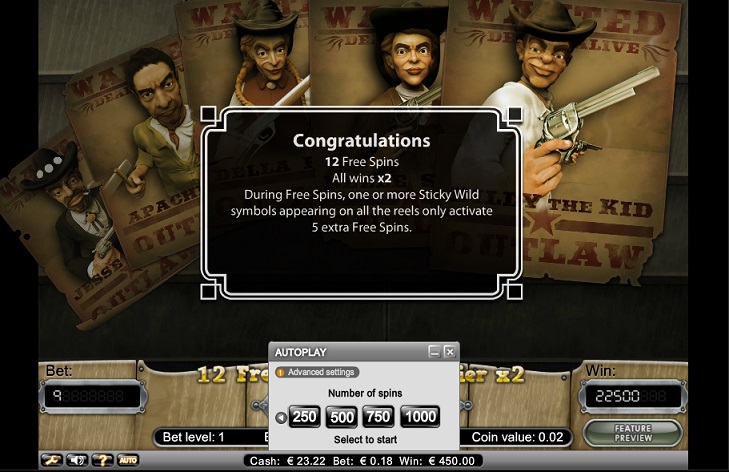
Task: Pick the 1000 spins option
Action: pos(420,417)
